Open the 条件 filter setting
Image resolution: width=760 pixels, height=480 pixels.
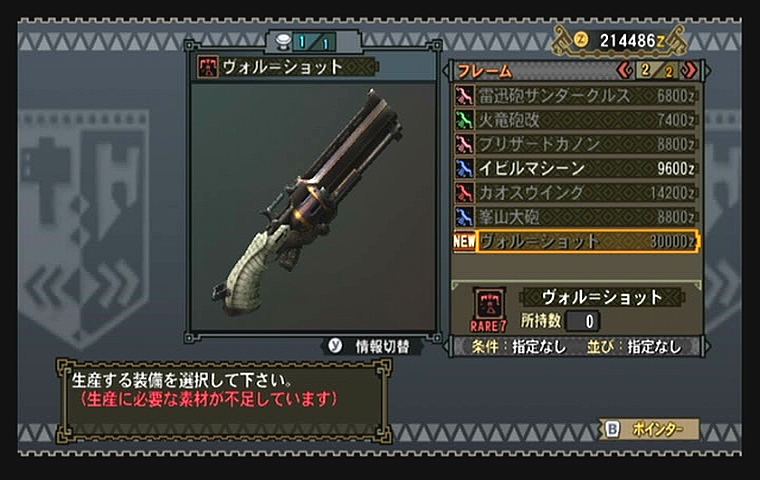[512, 346]
